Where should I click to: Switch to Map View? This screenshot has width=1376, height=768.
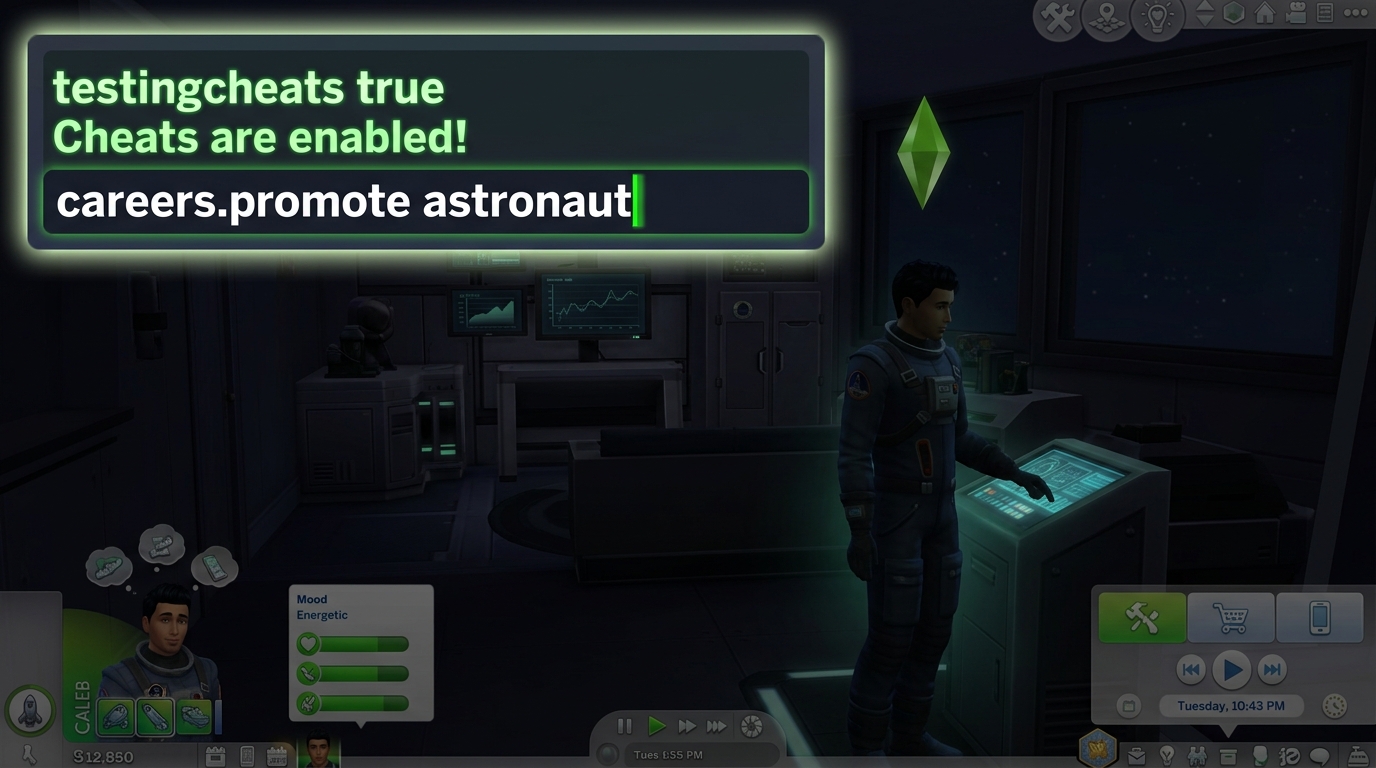point(1105,16)
